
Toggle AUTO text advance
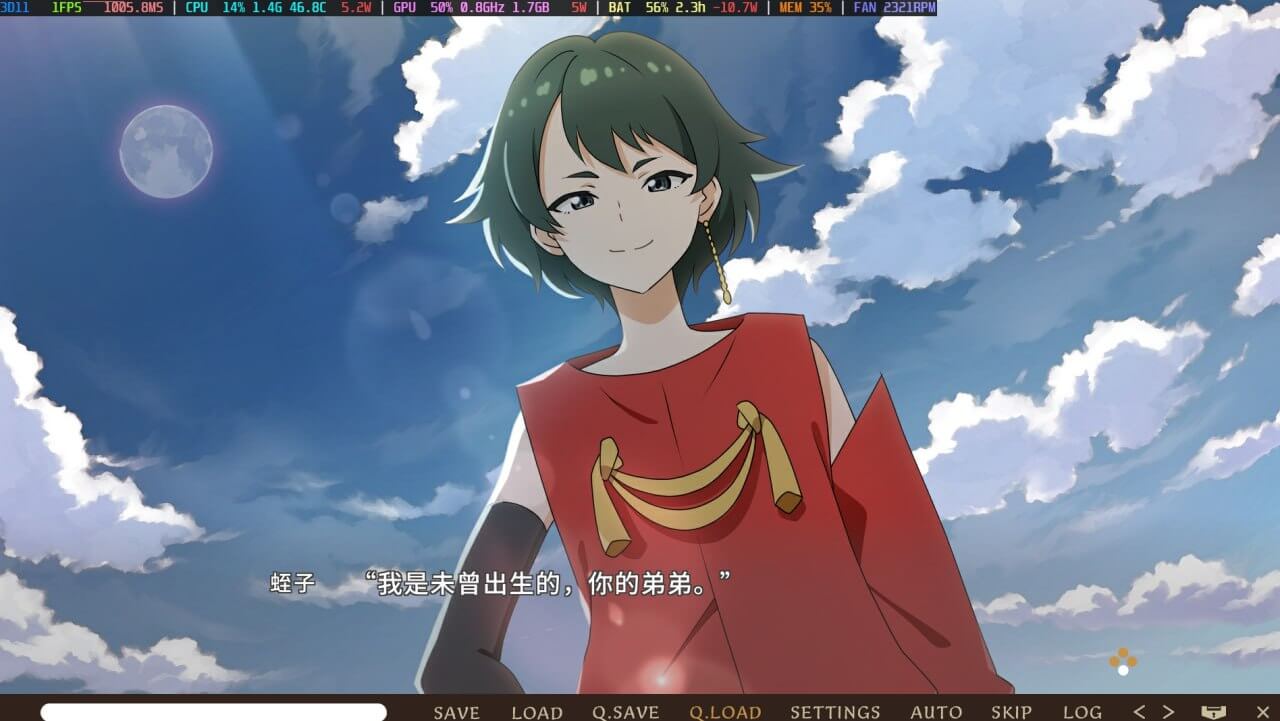click(936, 712)
